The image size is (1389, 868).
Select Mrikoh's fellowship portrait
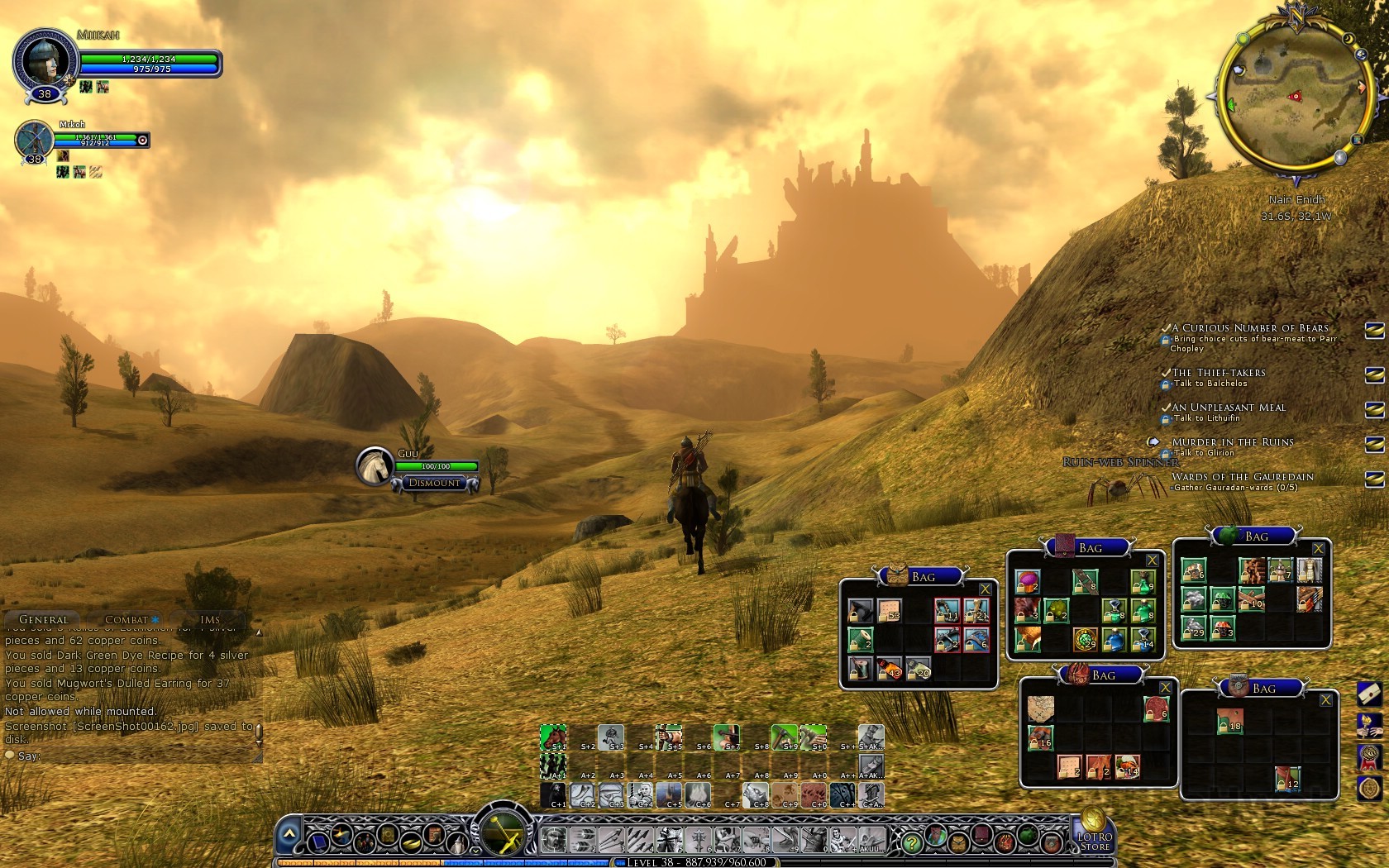coord(33,139)
